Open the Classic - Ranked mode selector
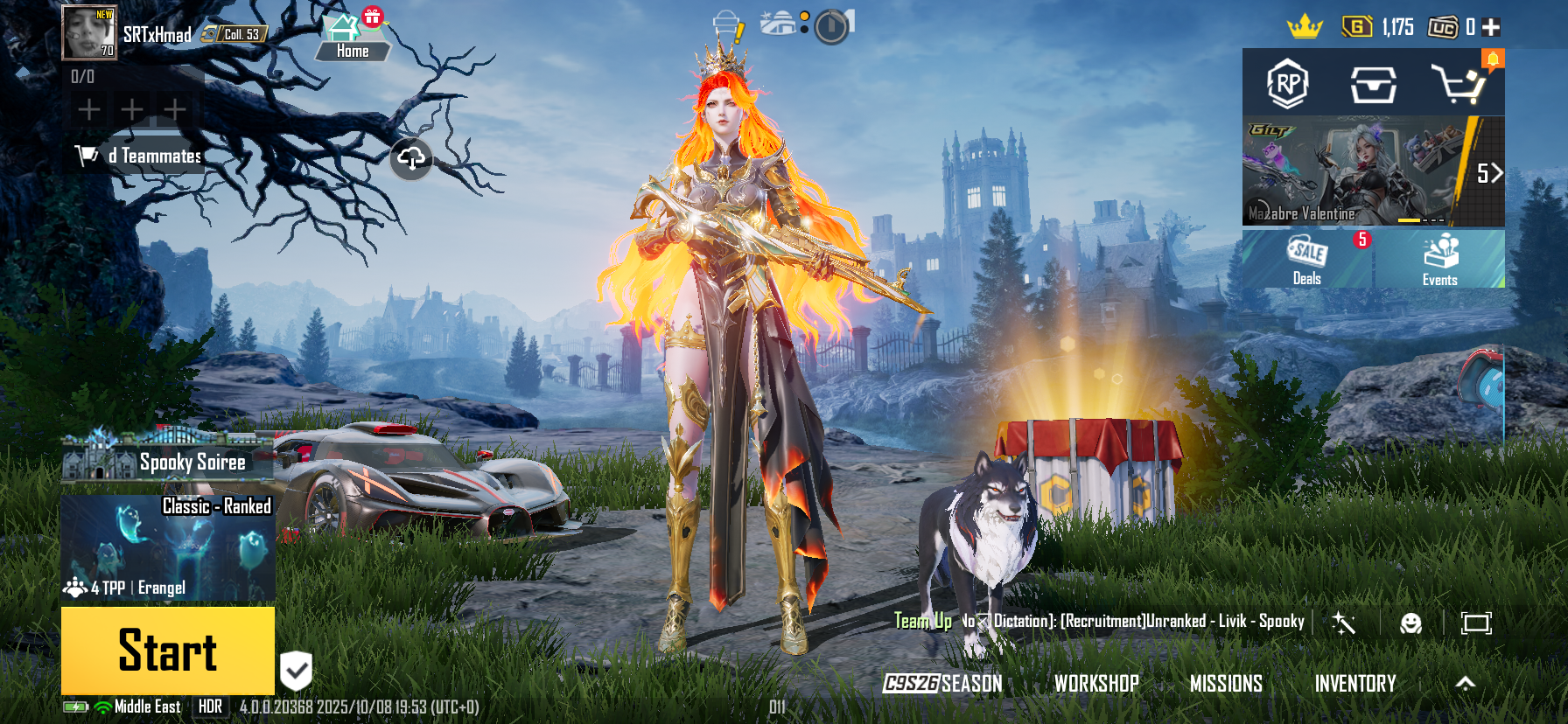 pyautogui.click(x=168, y=548)
